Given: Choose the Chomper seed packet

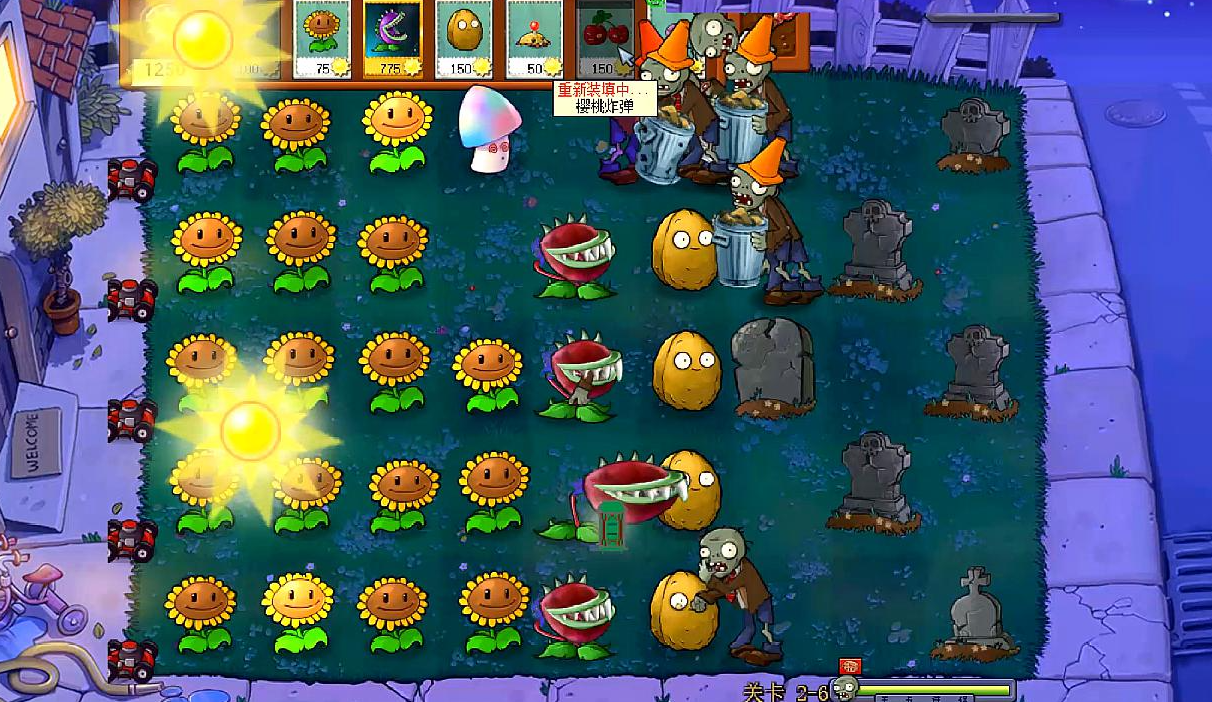Looking at the screenshot, I should (x=392, y=39).
